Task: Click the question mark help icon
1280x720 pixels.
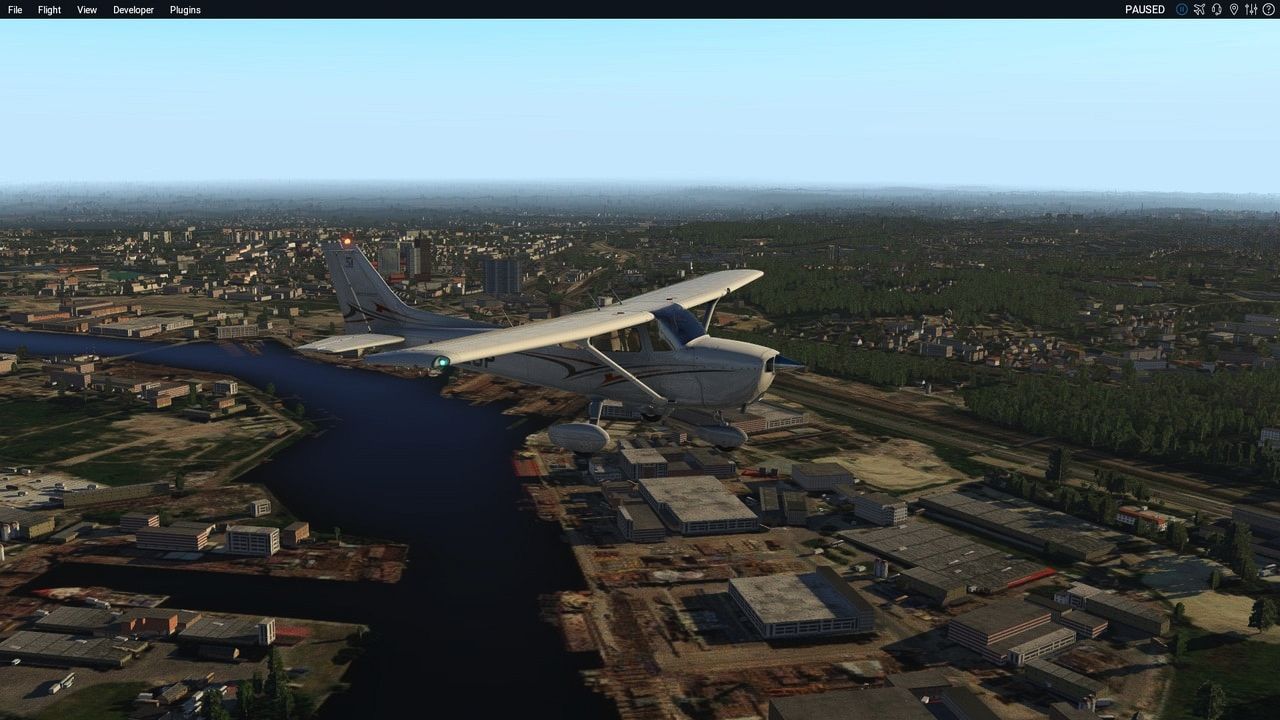Action: pyautogui.click(x=1268, y=9)
